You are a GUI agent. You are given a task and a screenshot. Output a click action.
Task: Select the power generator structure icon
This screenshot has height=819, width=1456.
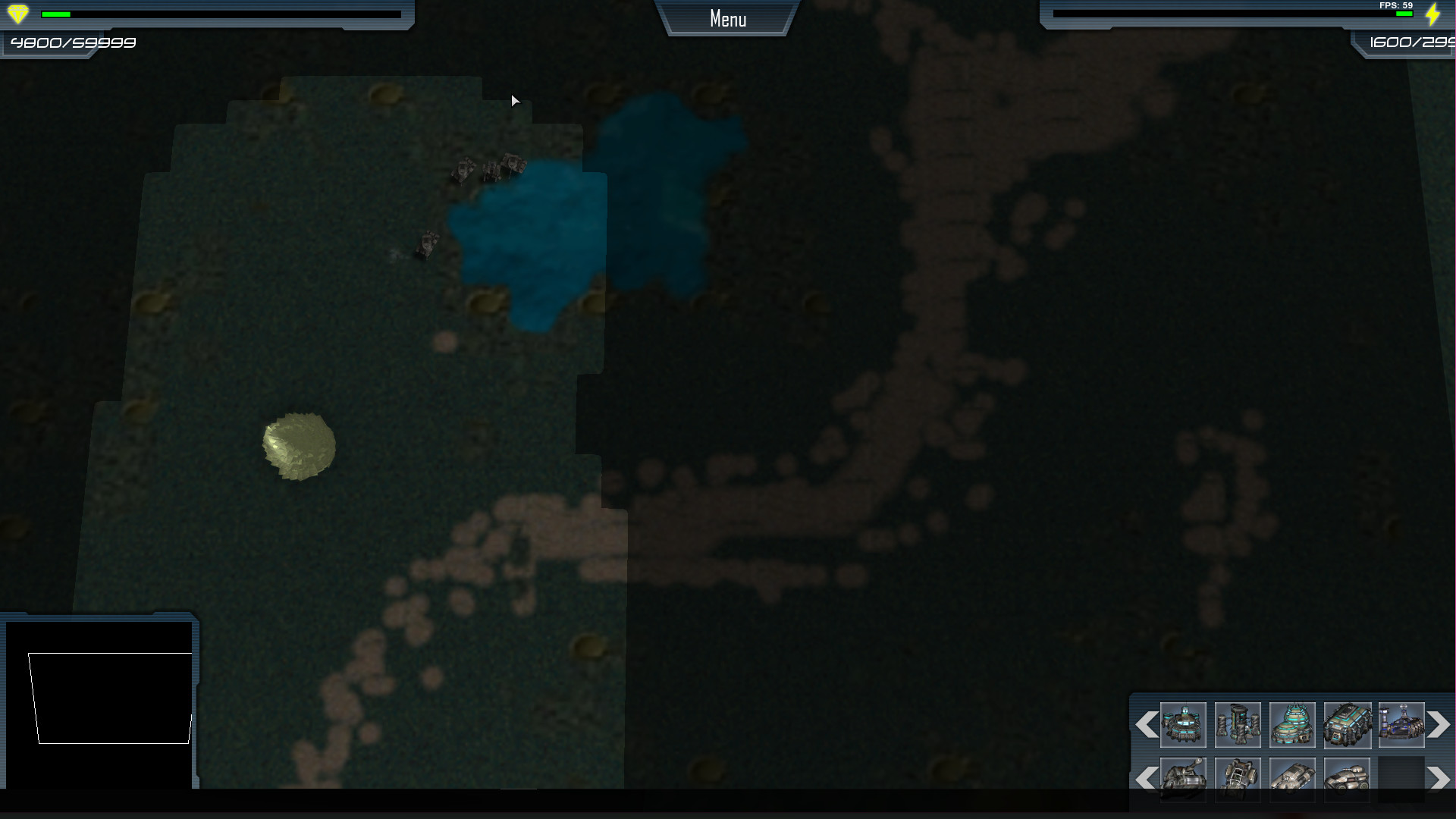point(1238,725)
